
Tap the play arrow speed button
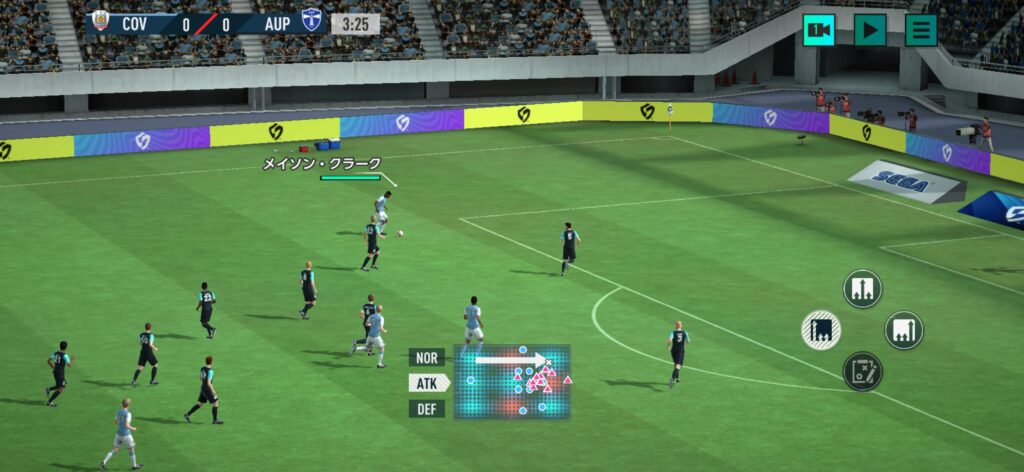click(869, 30)
